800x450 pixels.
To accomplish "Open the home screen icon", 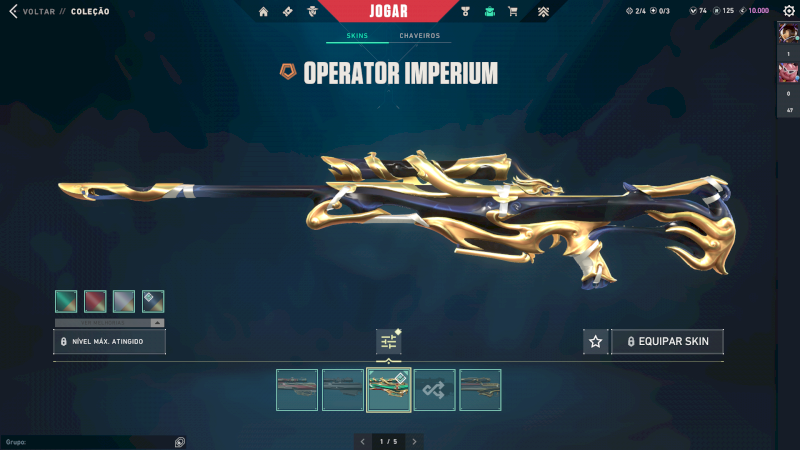I will click(264, 11).
